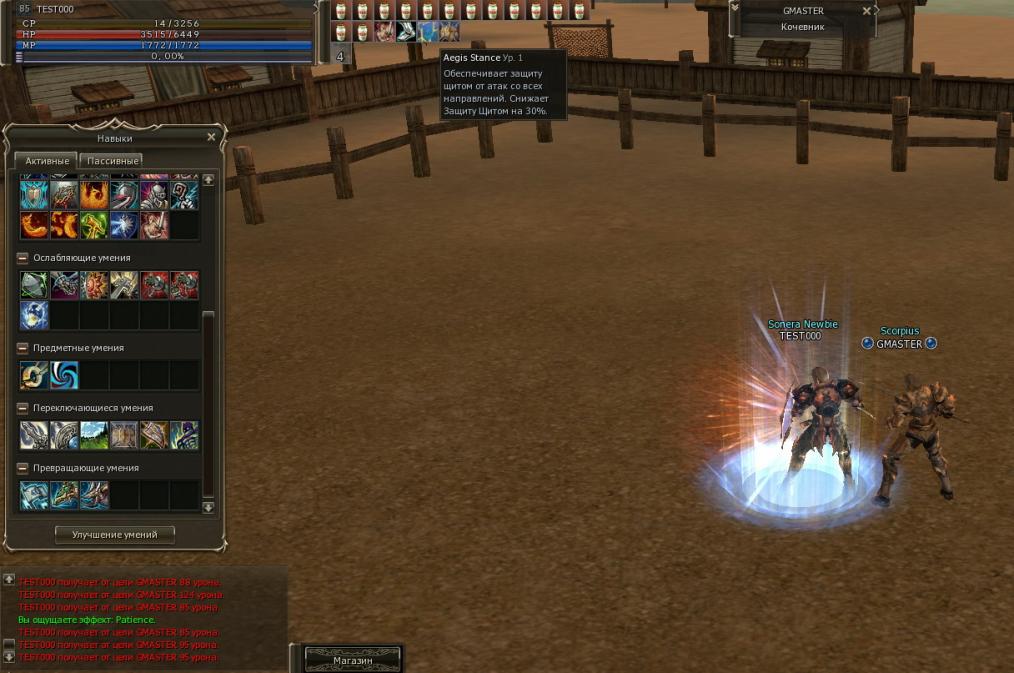Select the Aegis Stance buff icon

click(x=428, y=32)
